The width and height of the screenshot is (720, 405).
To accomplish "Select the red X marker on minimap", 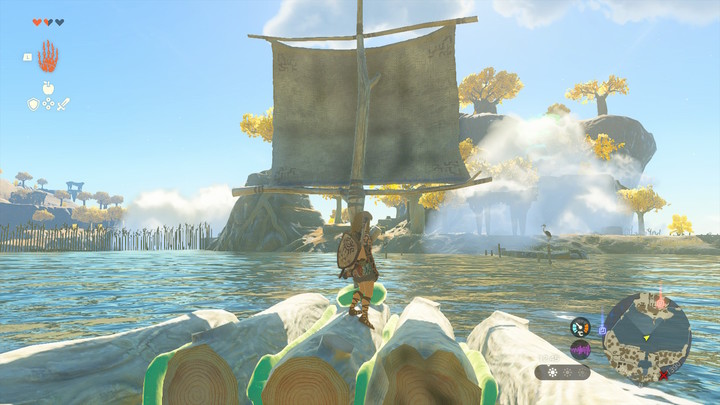I will (x=663, y=376).
